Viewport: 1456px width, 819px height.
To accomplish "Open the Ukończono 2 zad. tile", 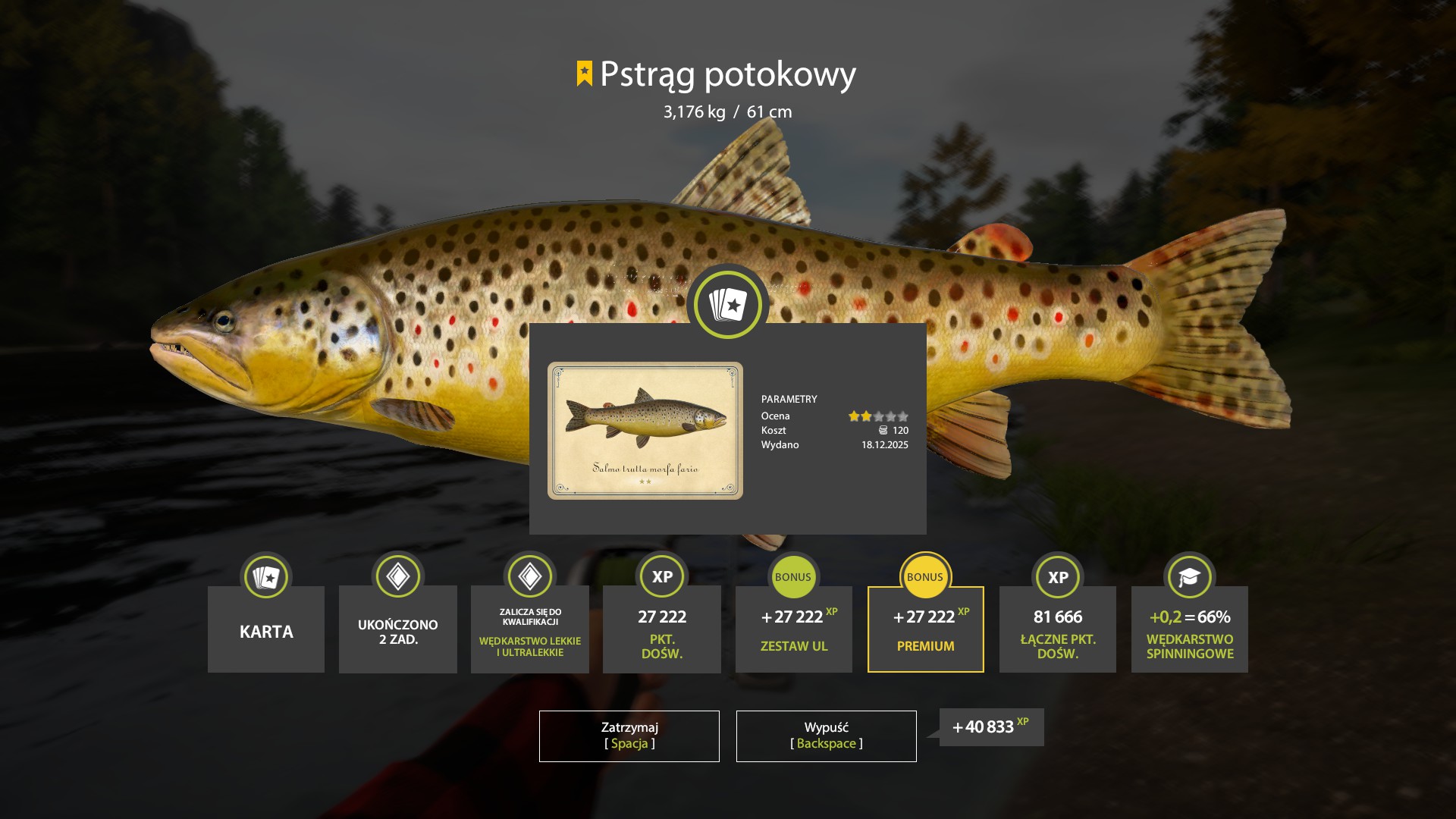I will click(x=397, y=629).
